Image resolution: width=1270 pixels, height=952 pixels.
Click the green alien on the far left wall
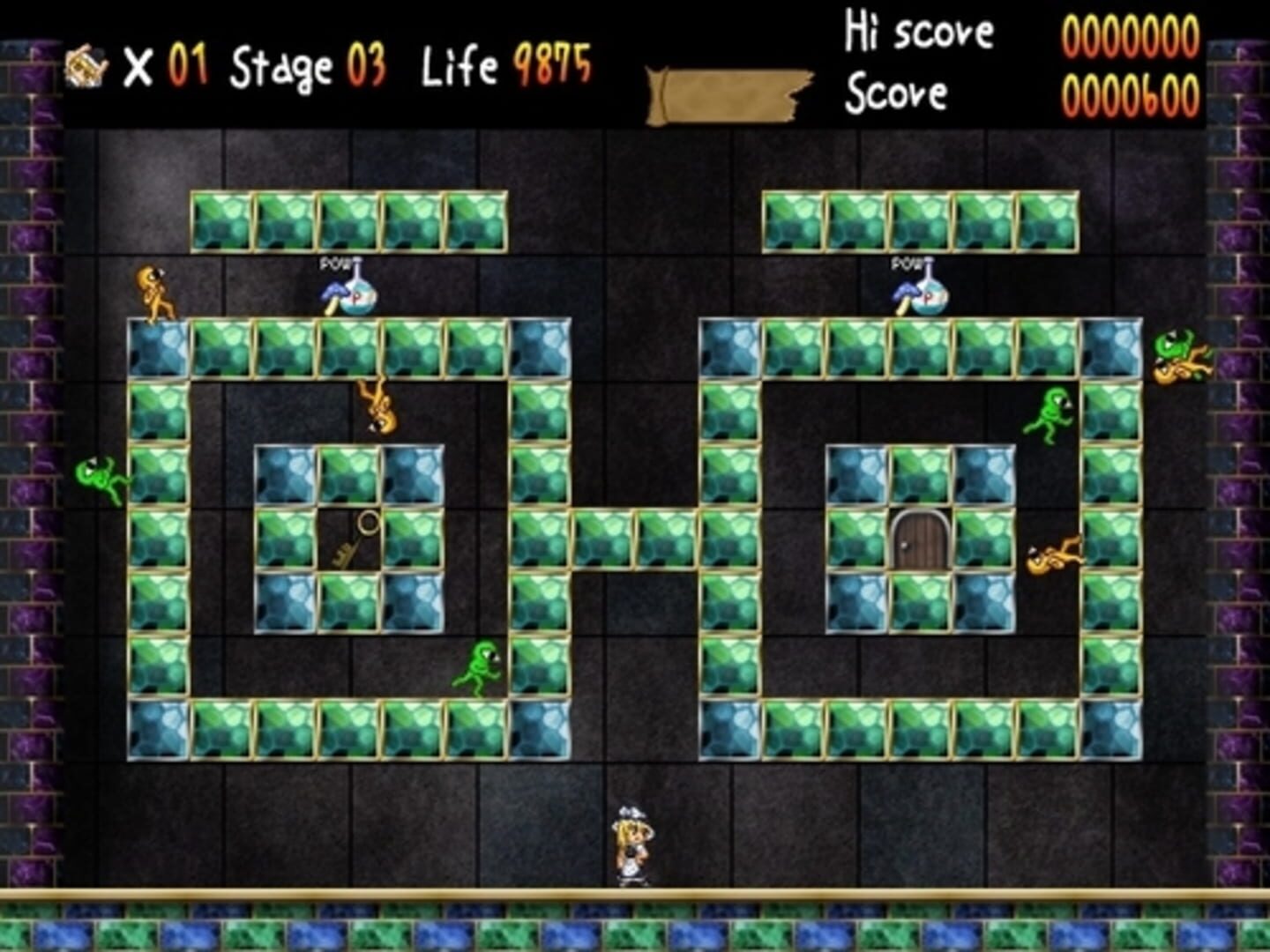[100, 476]
